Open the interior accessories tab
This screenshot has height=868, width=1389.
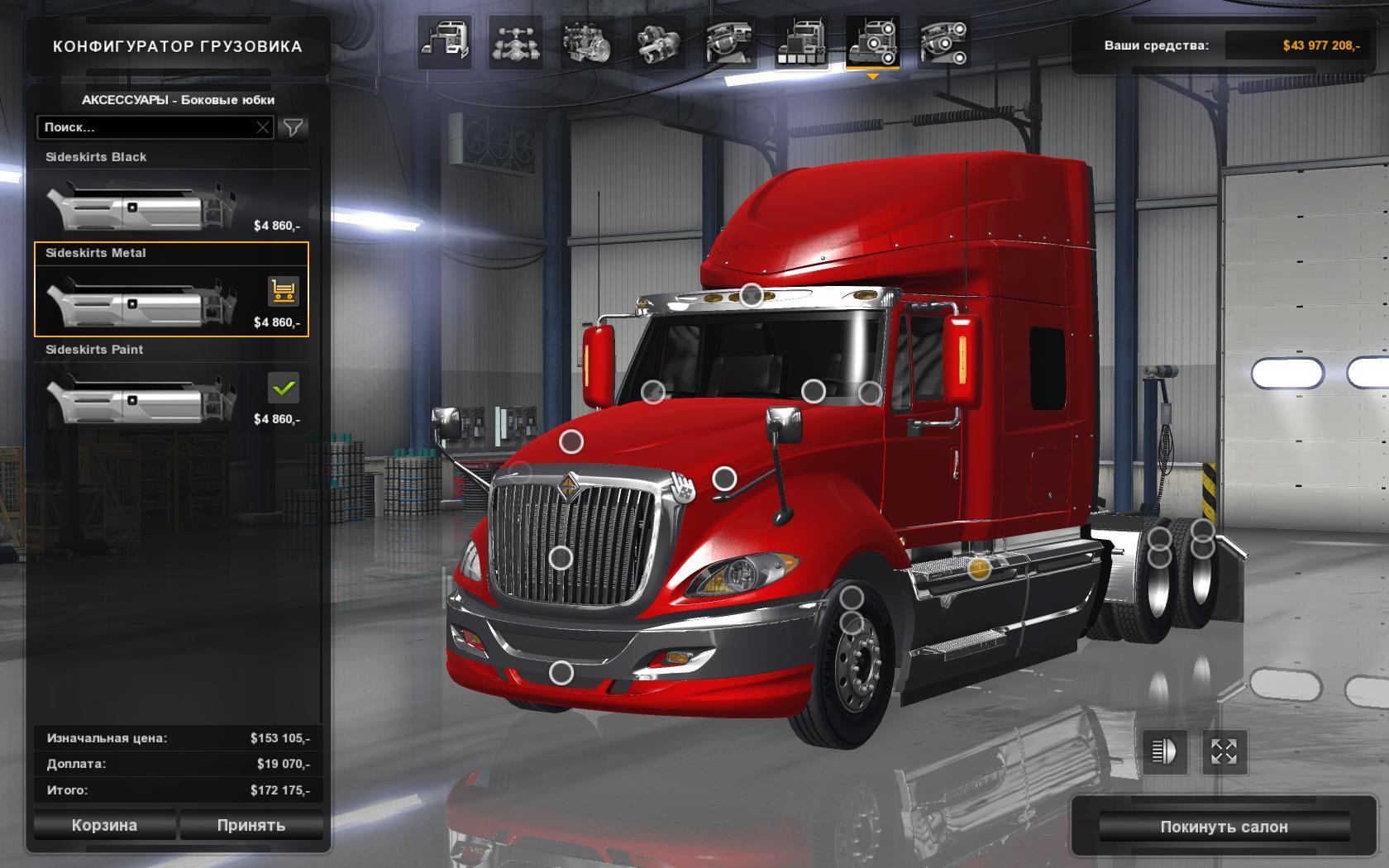943,42
